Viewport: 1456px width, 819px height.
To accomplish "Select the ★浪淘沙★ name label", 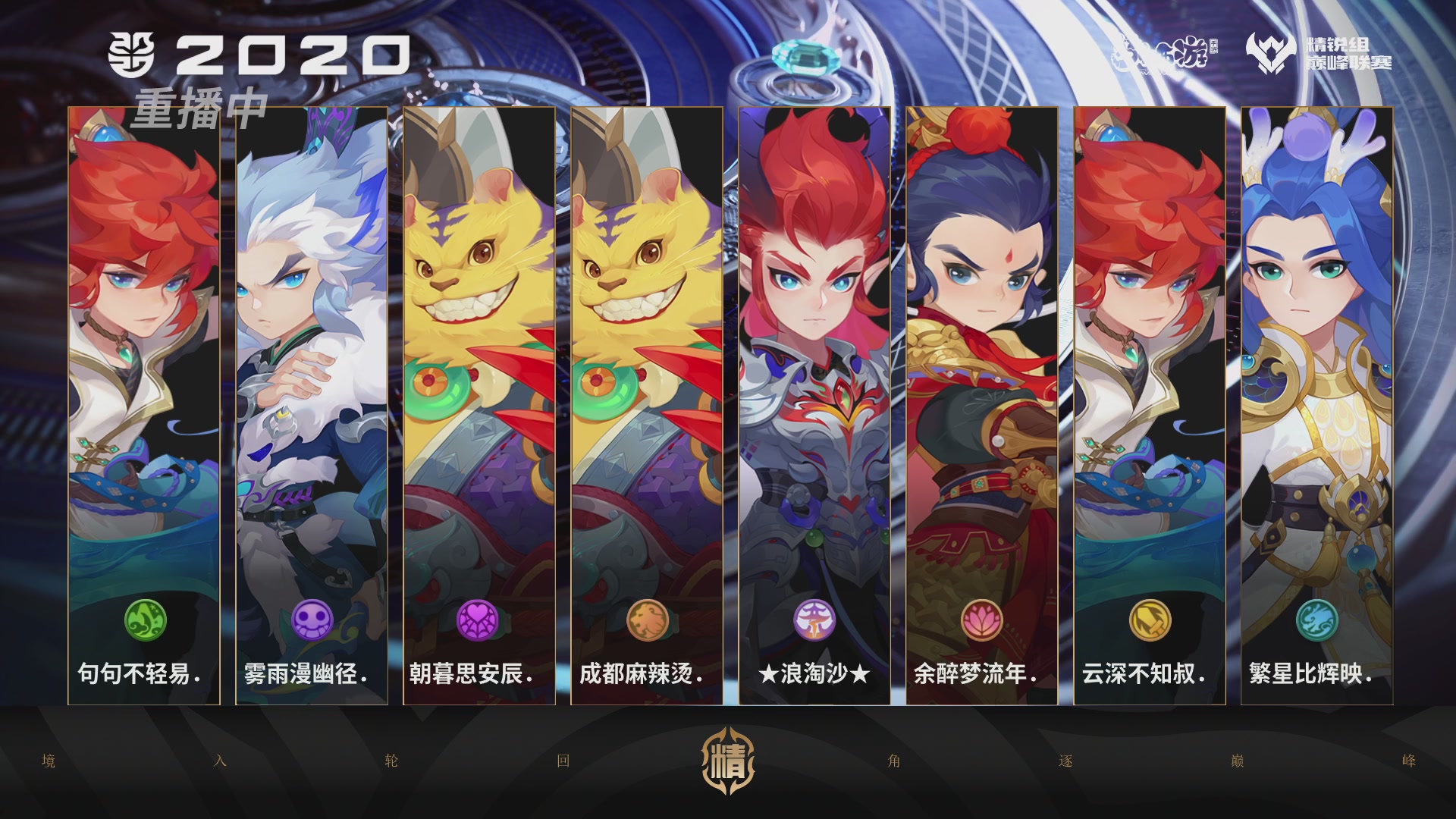I will 814,673.
